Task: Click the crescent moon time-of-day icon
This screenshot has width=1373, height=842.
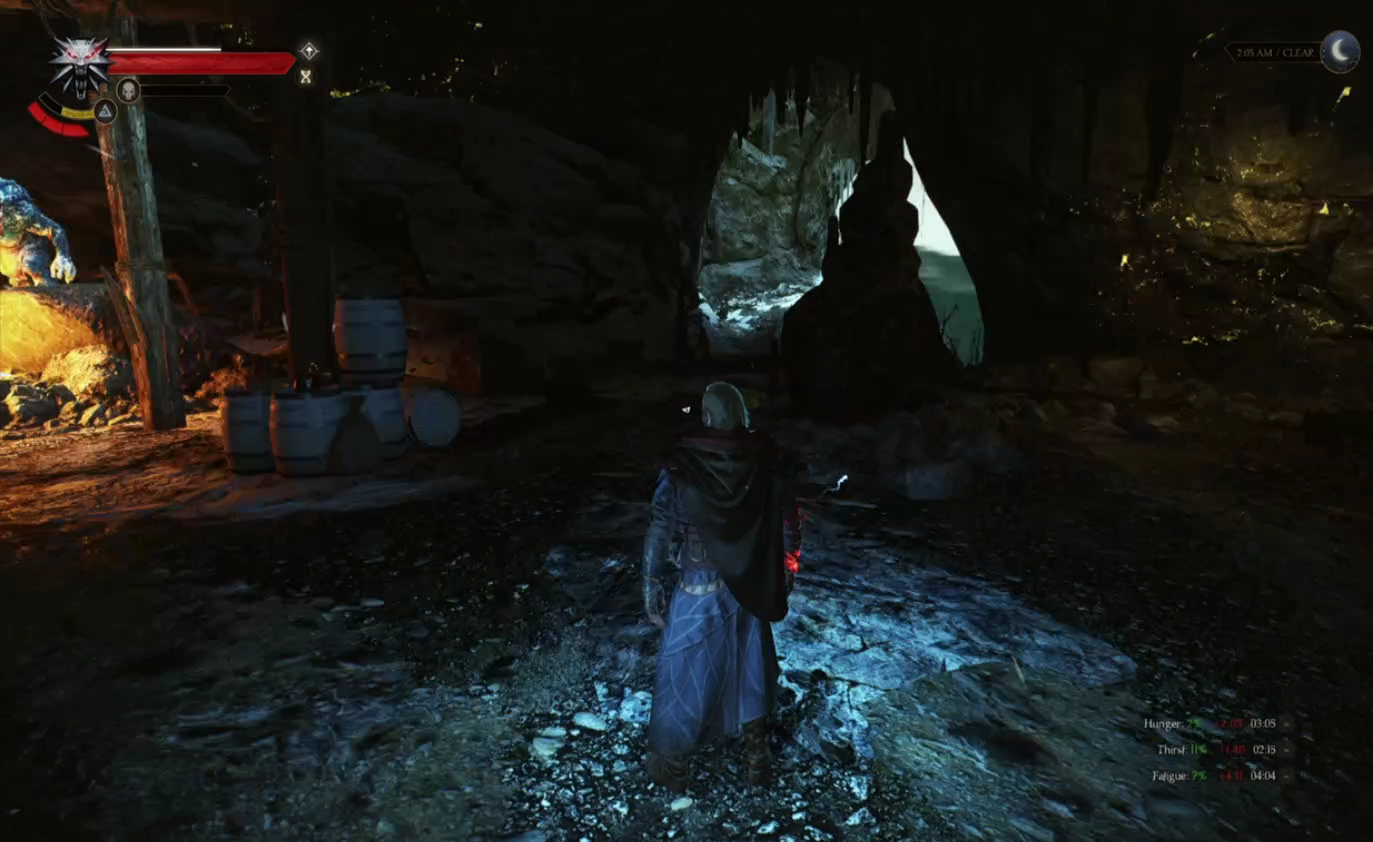Action: (1340, 51)
